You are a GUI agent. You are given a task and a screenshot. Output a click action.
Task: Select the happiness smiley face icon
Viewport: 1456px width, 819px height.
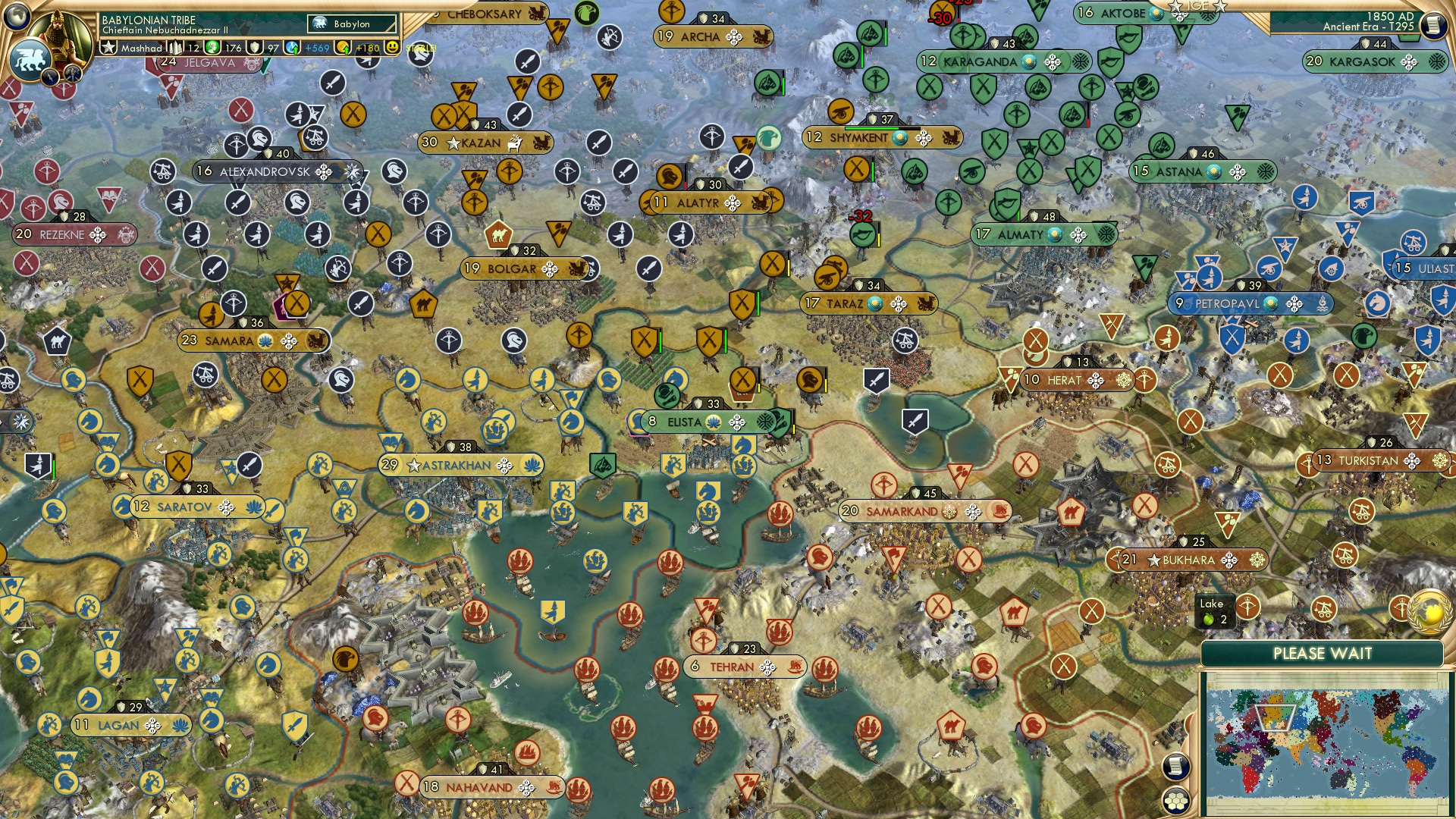392,47
